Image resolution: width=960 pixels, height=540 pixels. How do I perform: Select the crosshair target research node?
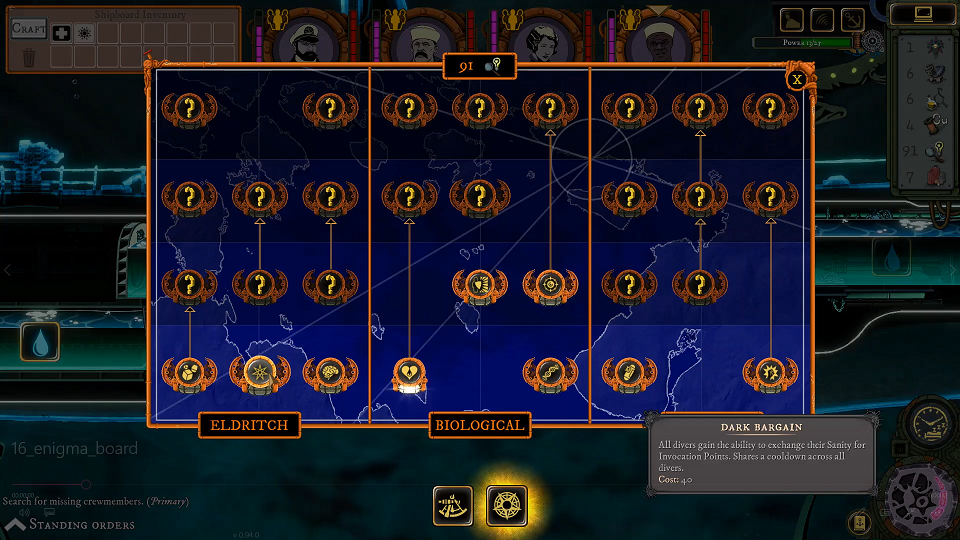coord(550,285)
